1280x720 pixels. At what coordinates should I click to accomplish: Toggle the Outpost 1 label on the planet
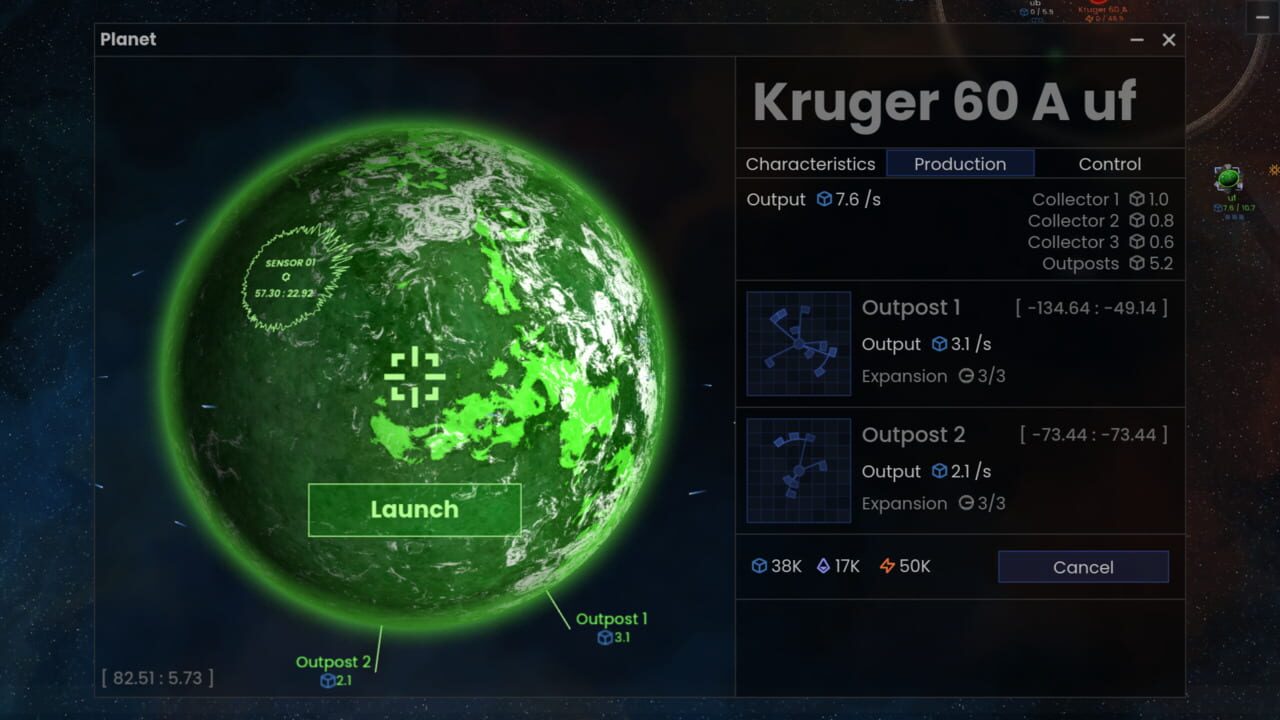(x=611, y=618)
